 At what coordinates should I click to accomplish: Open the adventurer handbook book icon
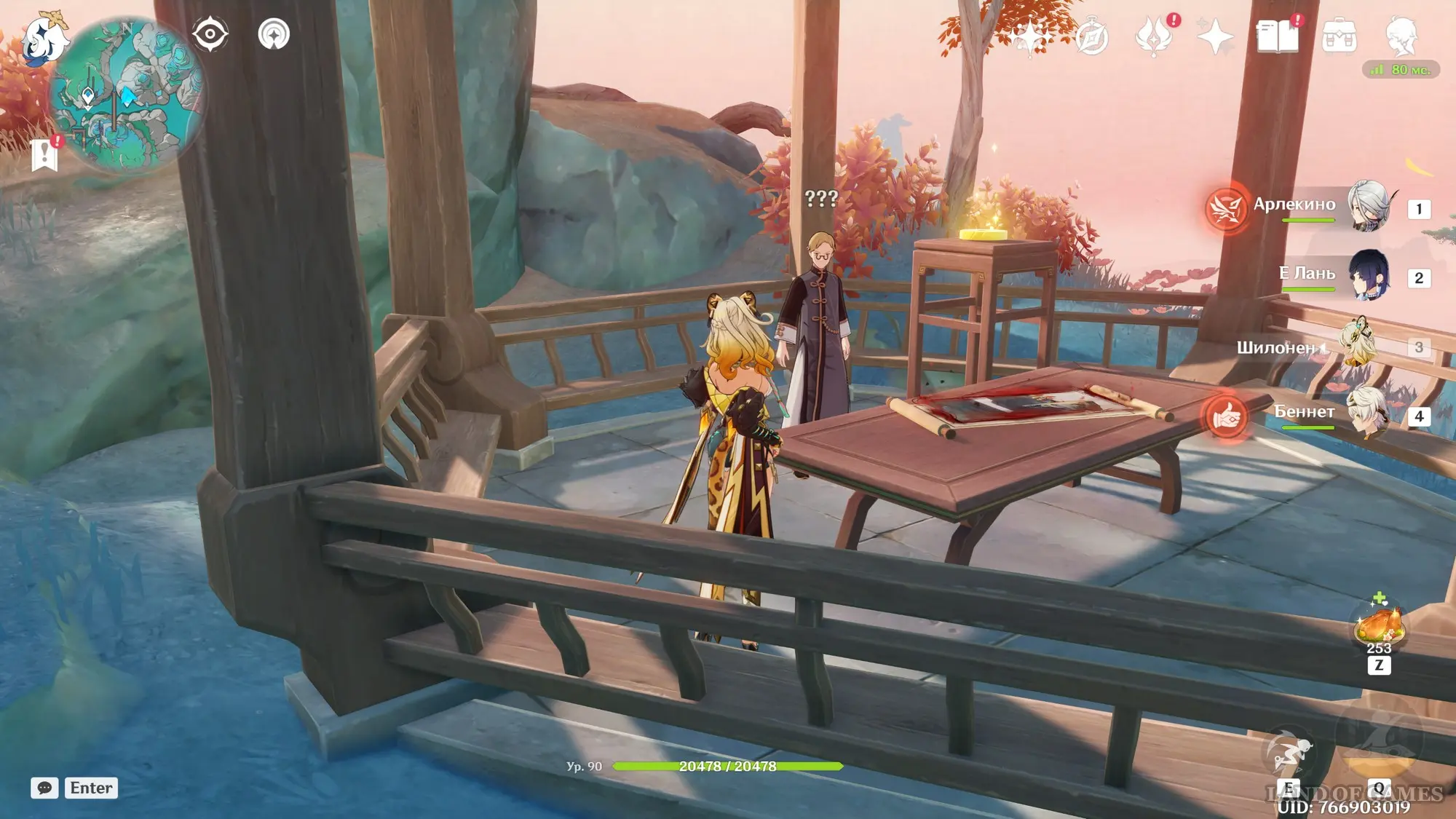click(1277, 37)
